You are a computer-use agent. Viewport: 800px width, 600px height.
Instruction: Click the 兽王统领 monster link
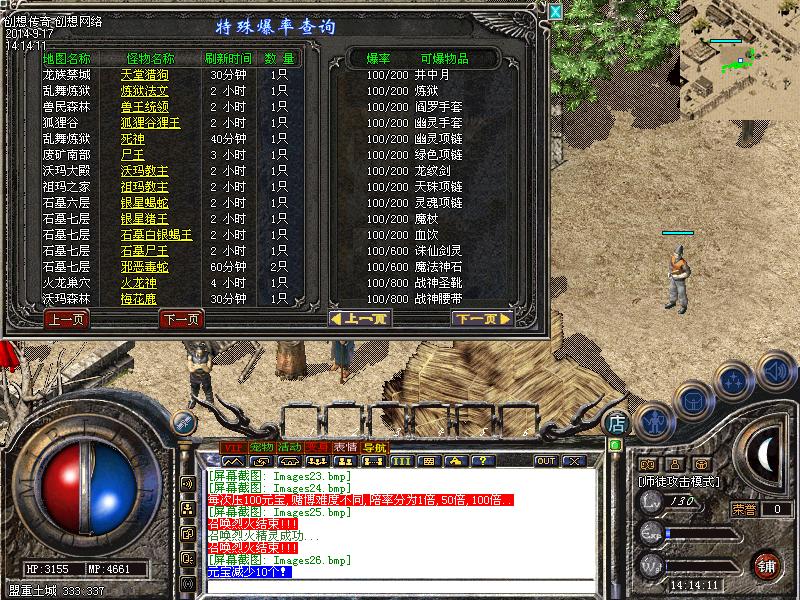coord(145,107)
